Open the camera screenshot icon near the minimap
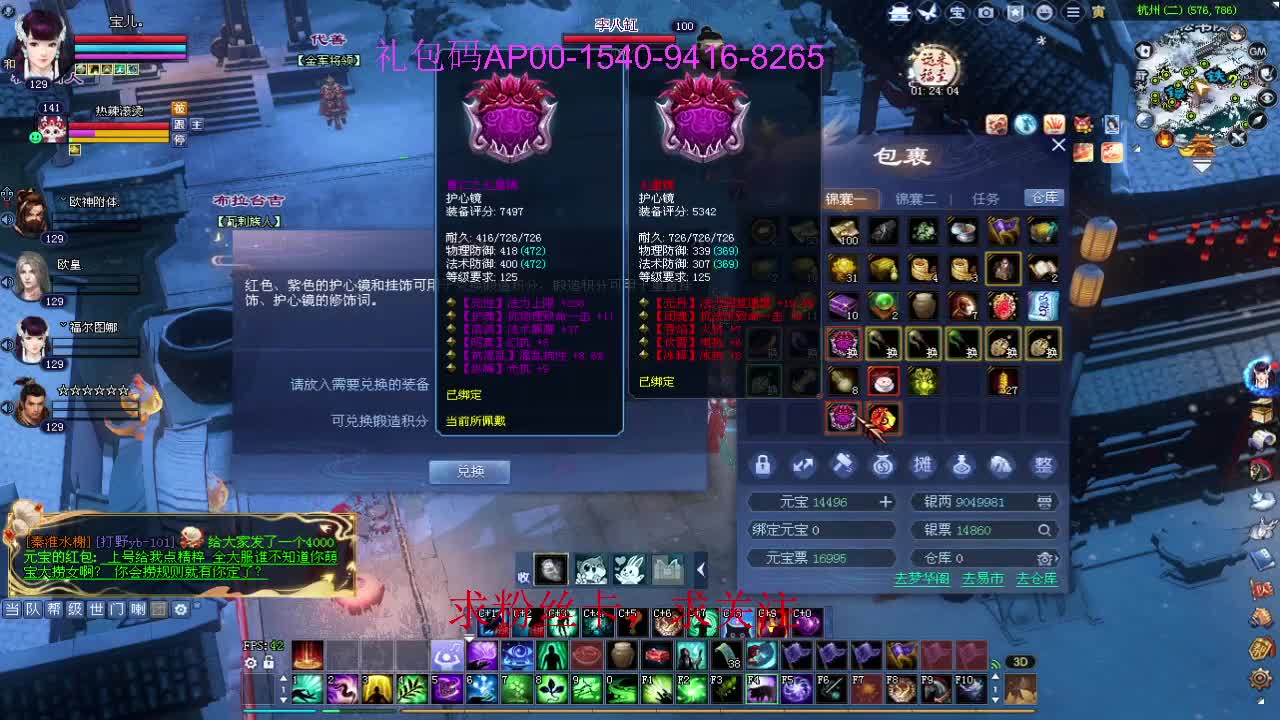 [986, 12]
